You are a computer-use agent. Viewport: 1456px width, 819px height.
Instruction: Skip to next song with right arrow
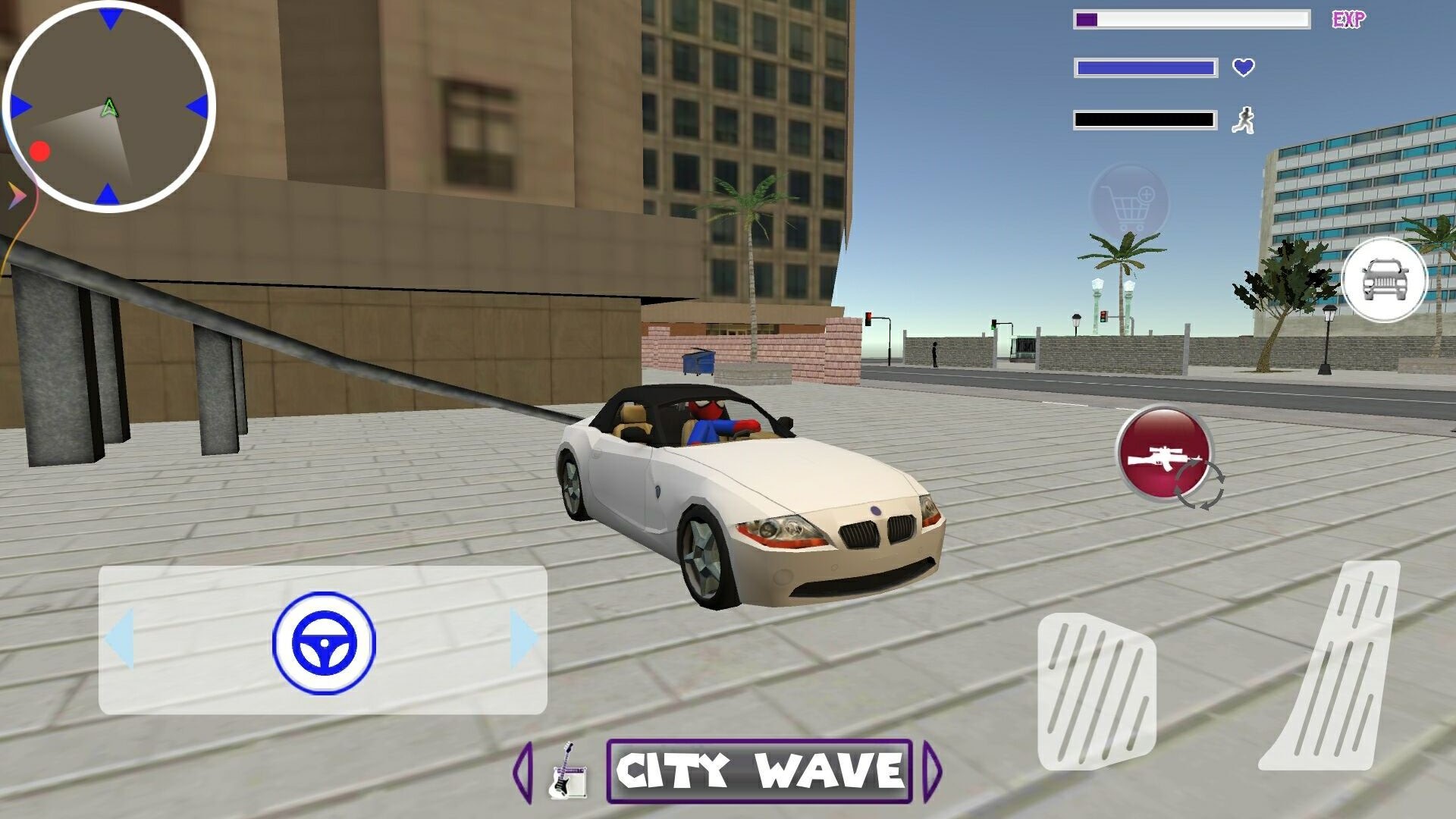[932, 769]
